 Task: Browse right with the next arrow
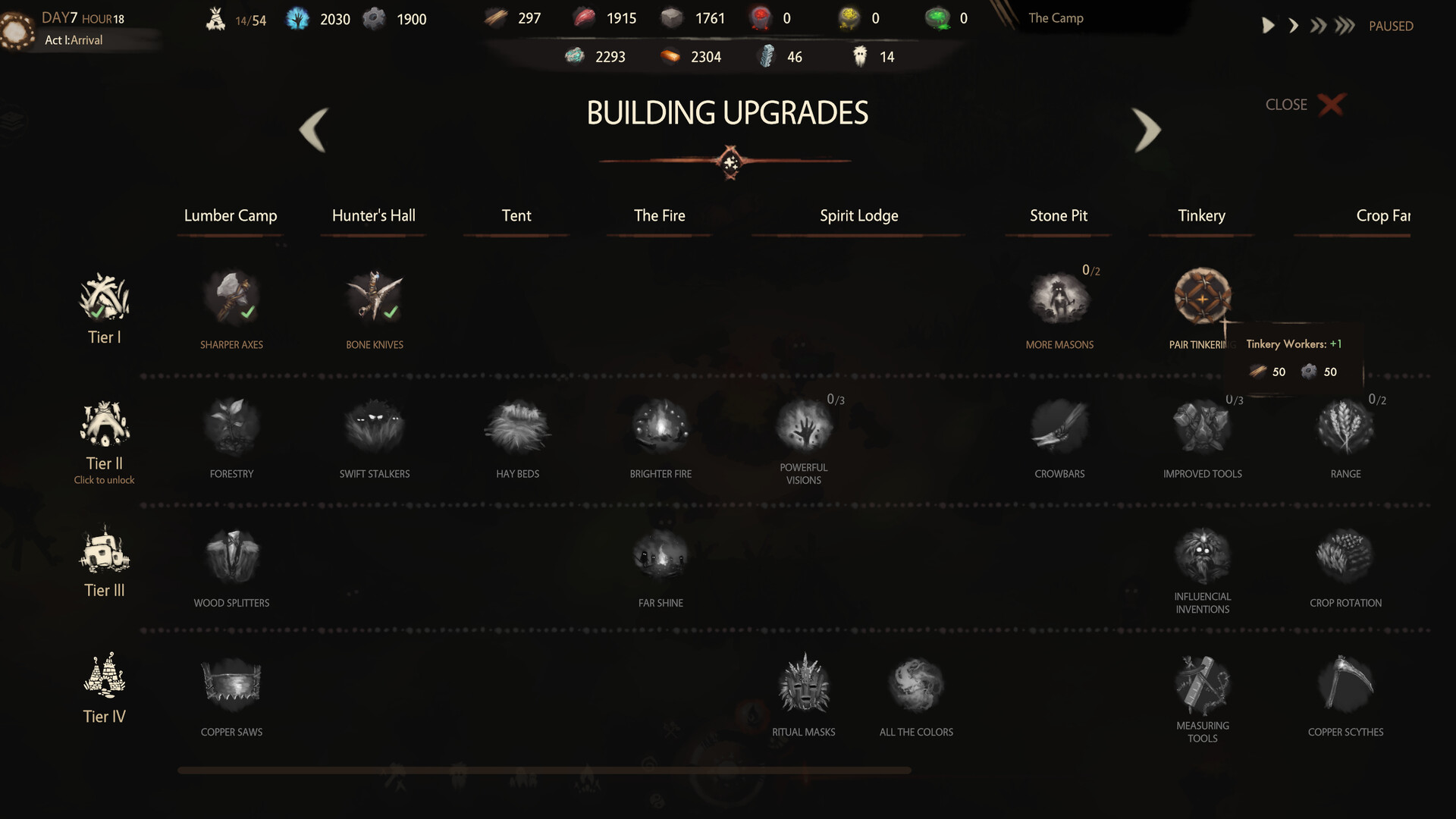[x=1147, y=130]
